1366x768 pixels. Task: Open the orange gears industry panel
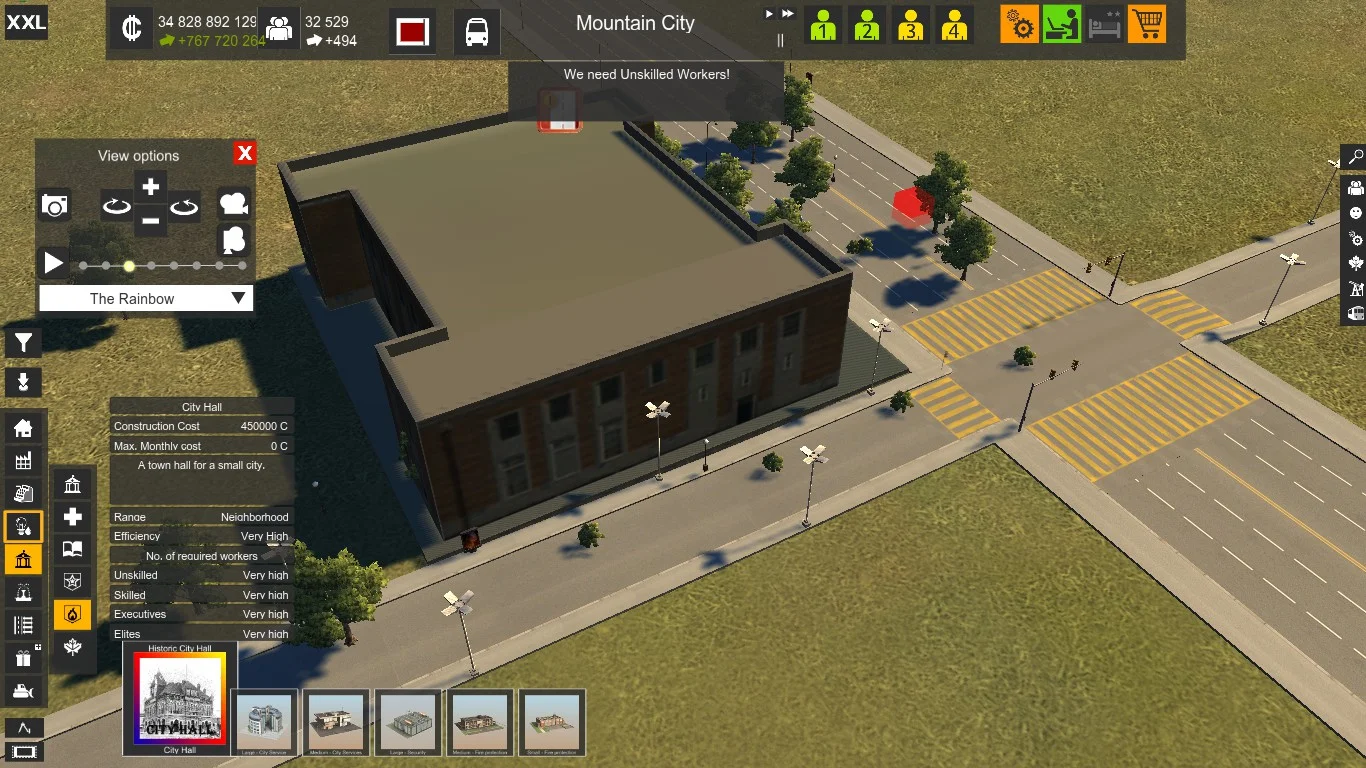[x=1019, y=24]
